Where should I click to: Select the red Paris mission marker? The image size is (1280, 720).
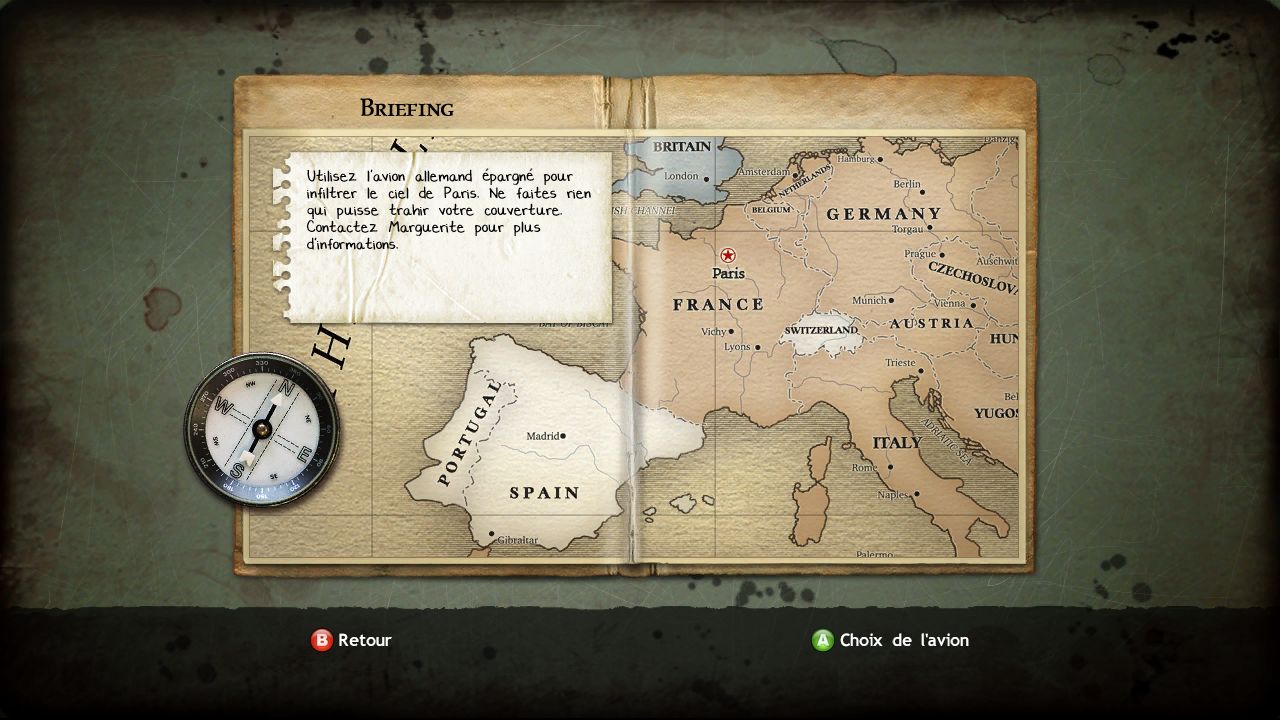point(727,255)
